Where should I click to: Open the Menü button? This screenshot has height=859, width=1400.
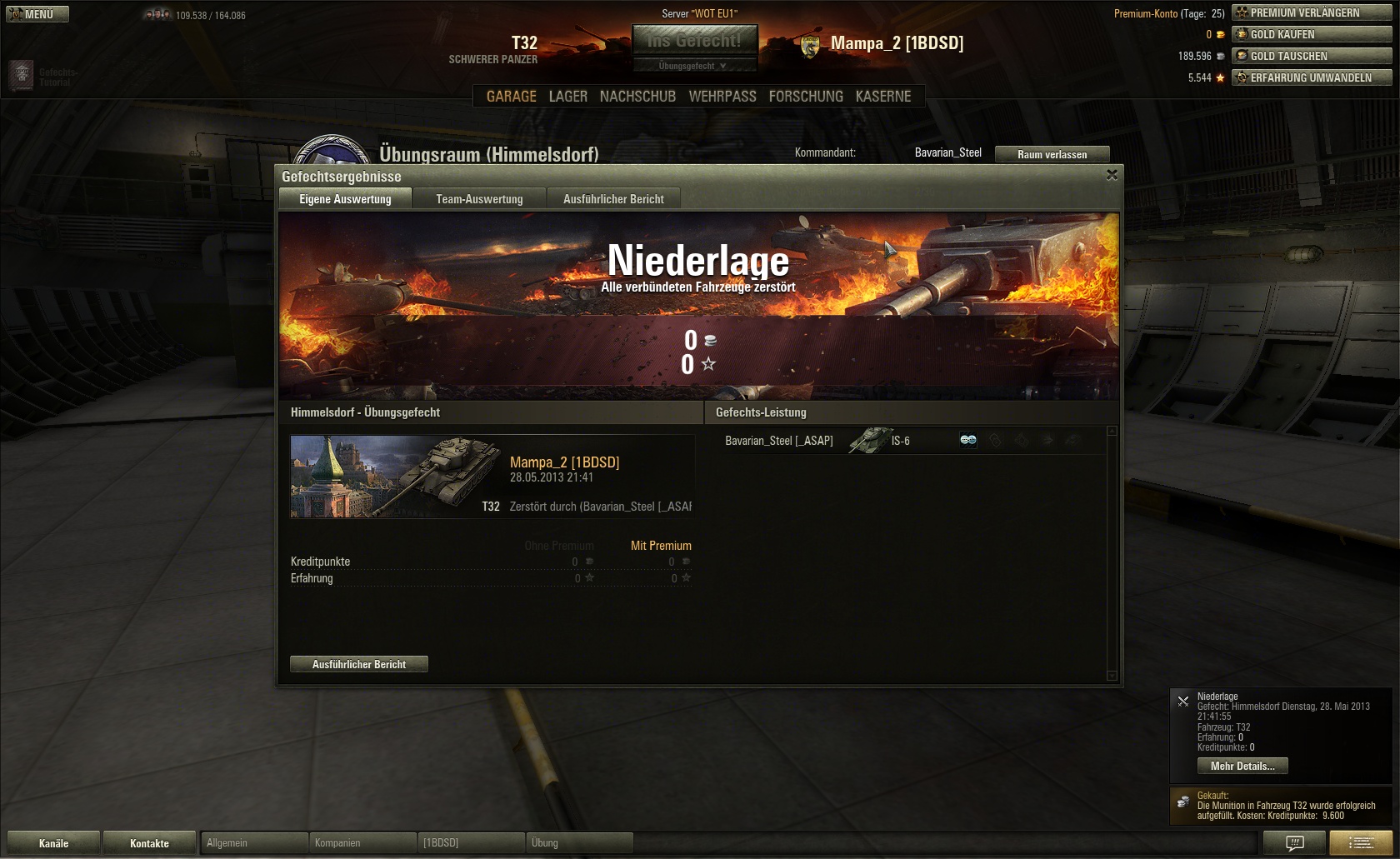37,14
